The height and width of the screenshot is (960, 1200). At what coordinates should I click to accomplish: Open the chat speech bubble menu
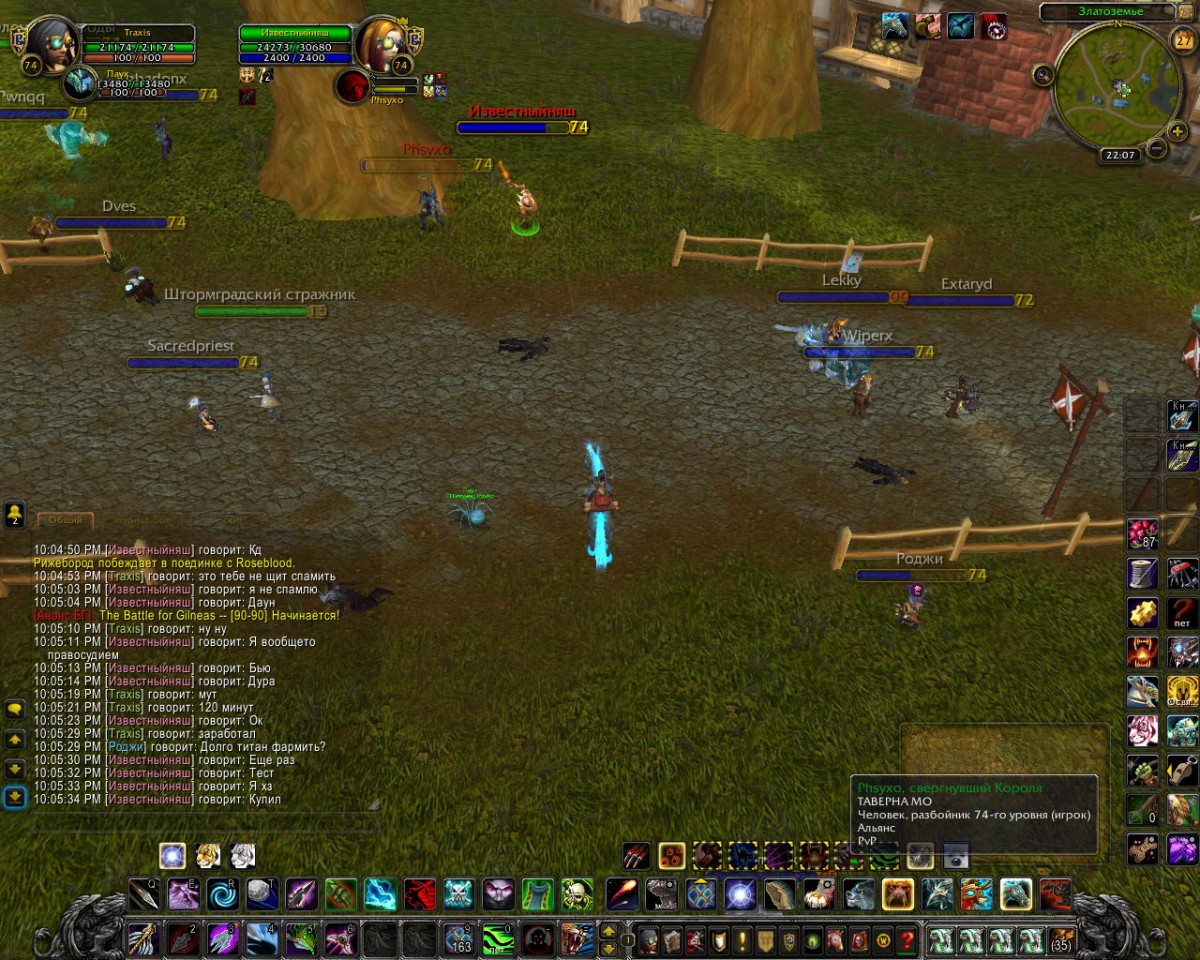[x=15, y=709]
